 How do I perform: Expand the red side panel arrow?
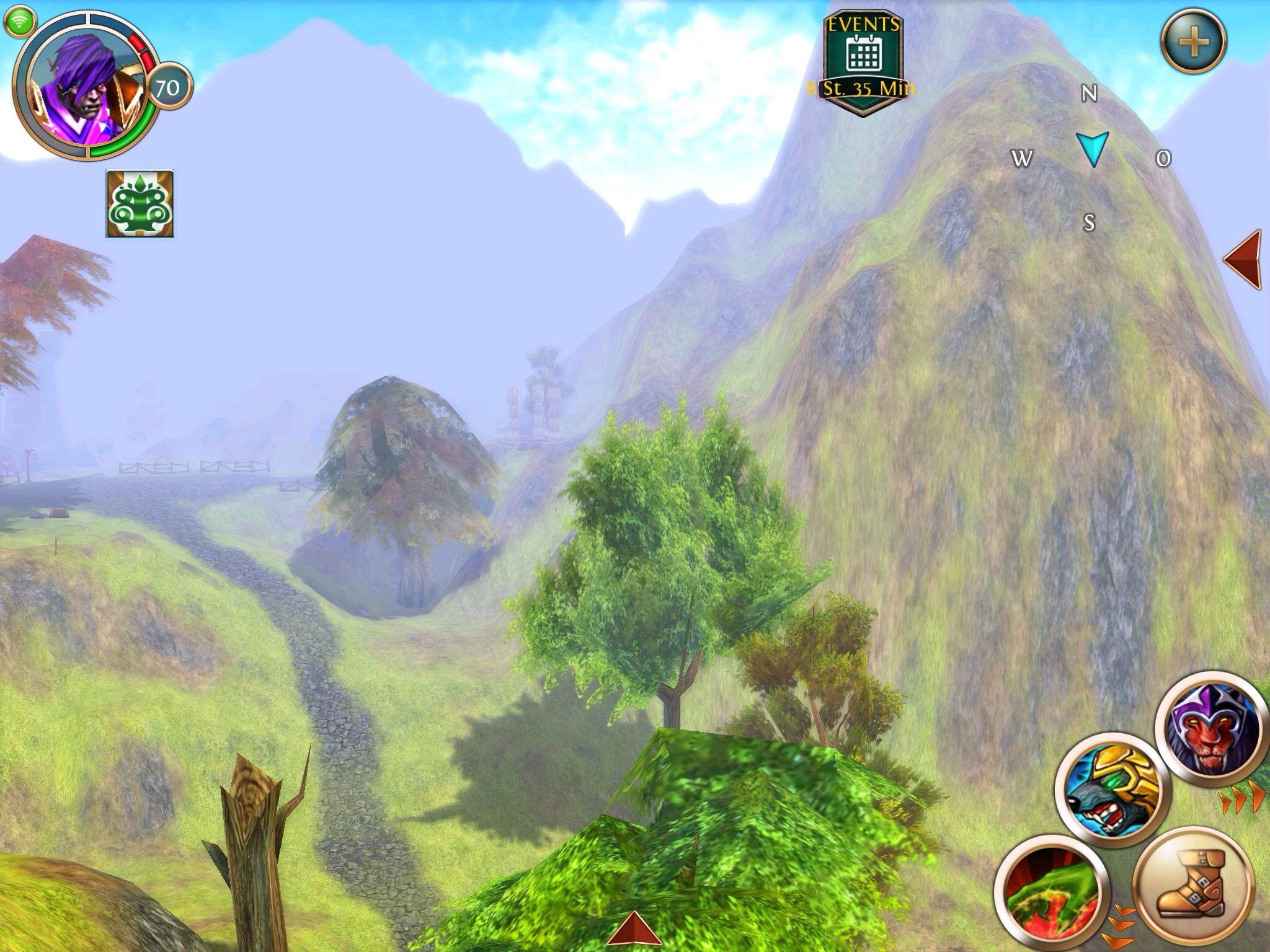point(1243,259)
